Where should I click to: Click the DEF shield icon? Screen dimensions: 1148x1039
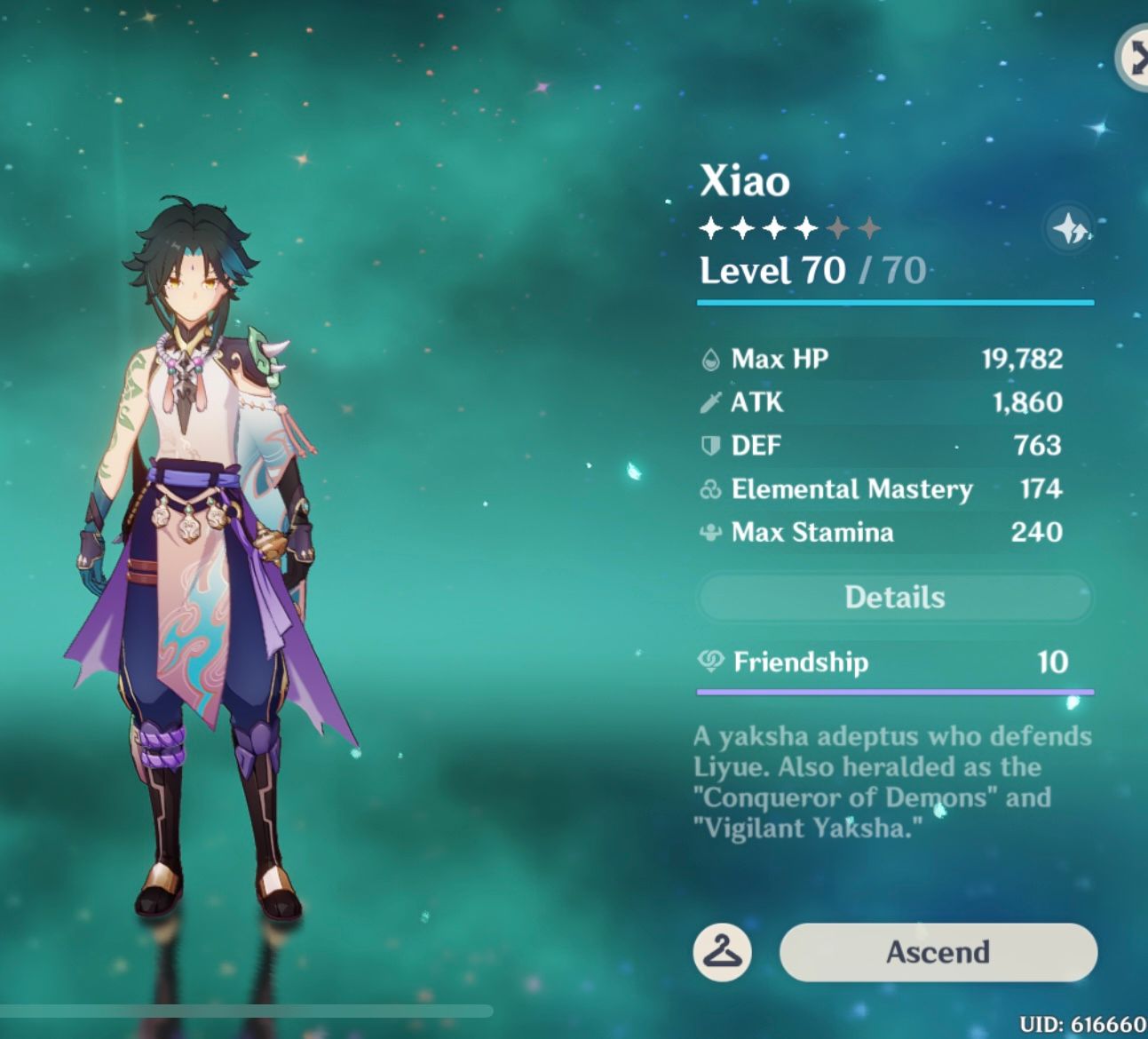(709, 445)
